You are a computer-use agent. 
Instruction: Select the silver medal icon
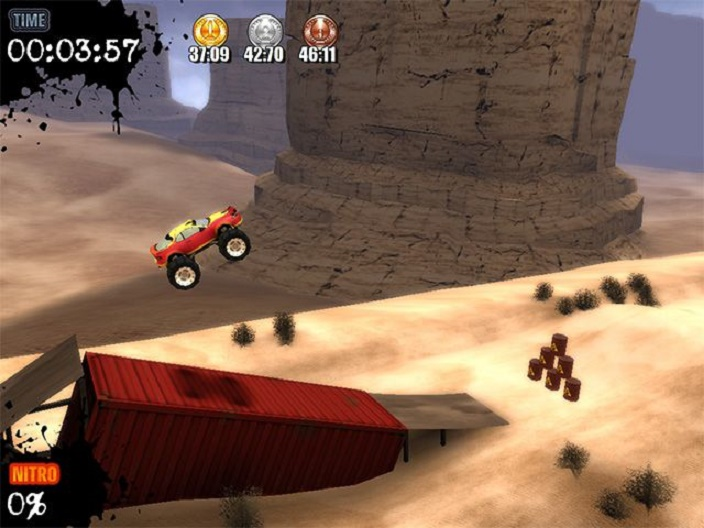[x=264, y=30]
